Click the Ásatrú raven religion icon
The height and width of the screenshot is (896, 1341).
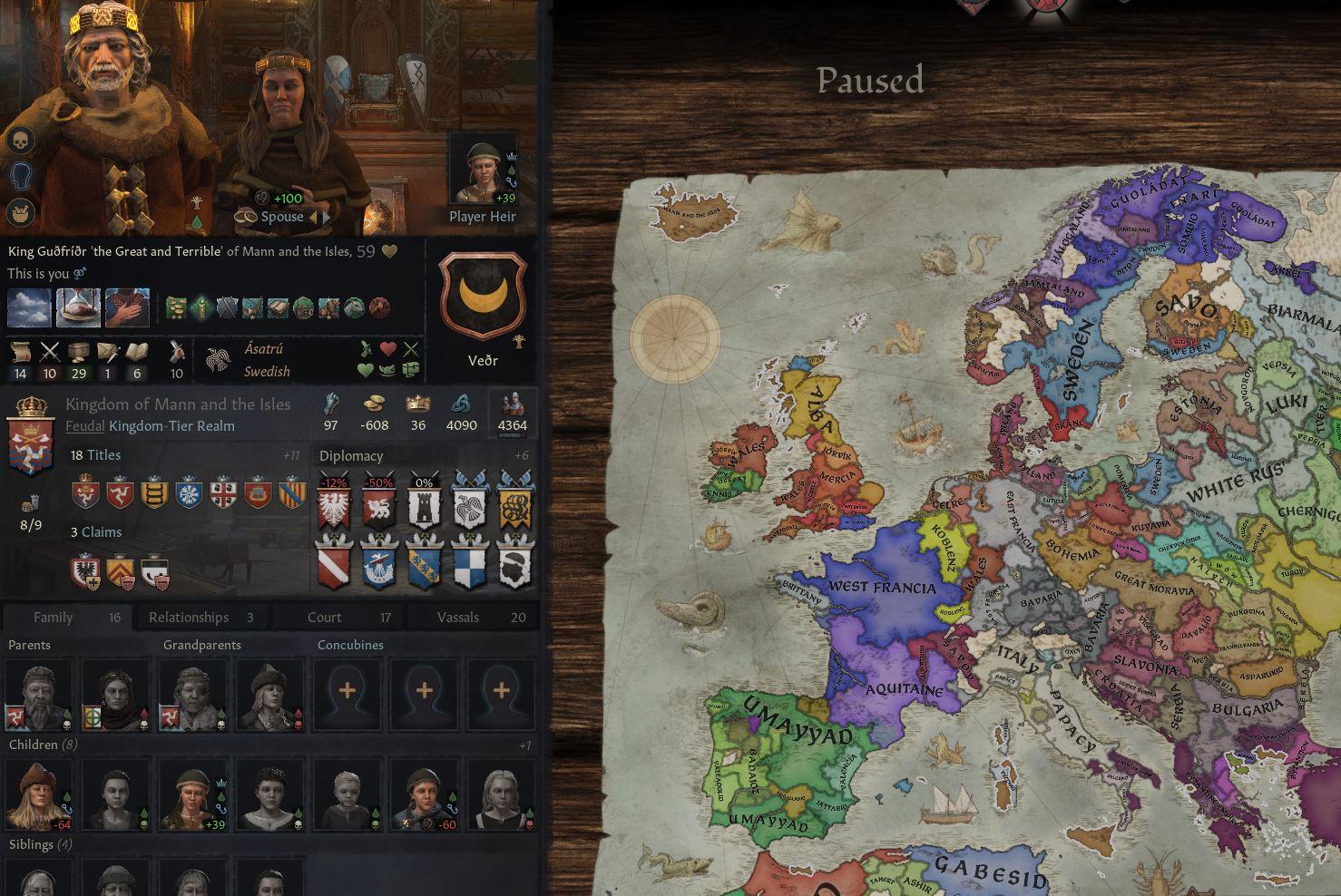219,360
